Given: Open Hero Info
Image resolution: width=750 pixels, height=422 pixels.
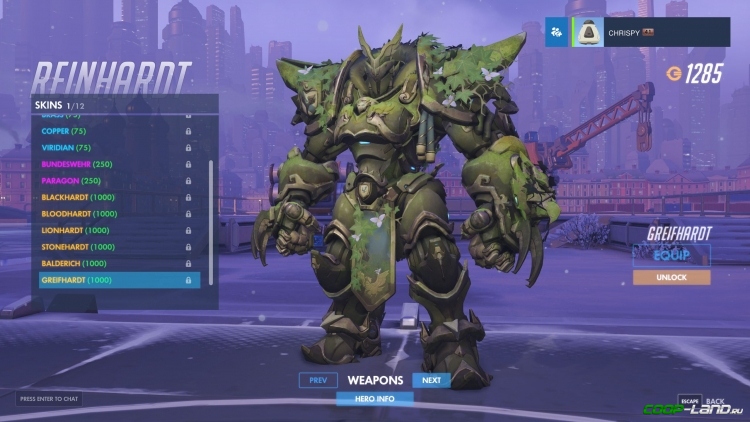Looking at the screenshot, I should point(374,397).
